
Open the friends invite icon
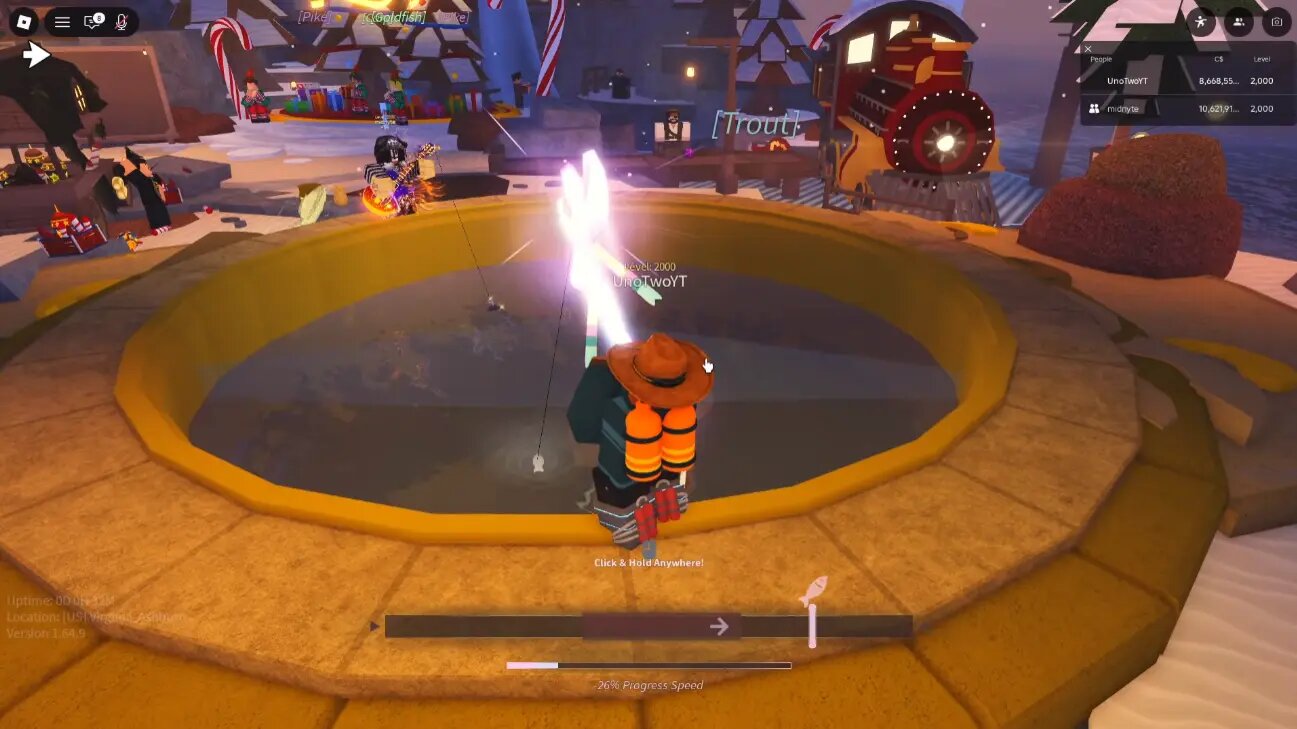pyautogui.click(x=1239, y=22)
